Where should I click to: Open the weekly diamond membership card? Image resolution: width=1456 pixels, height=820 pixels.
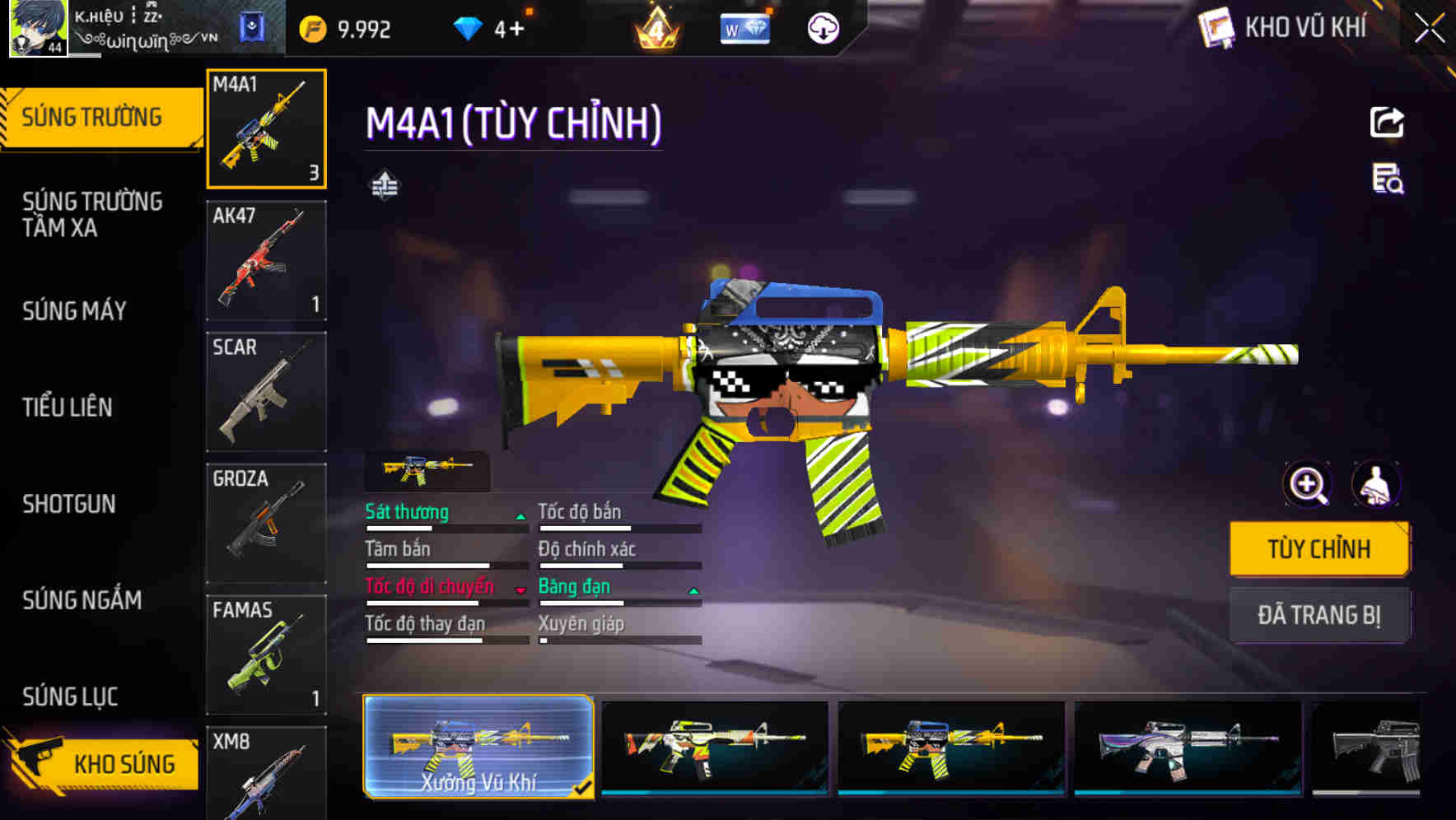coord(744,30)
